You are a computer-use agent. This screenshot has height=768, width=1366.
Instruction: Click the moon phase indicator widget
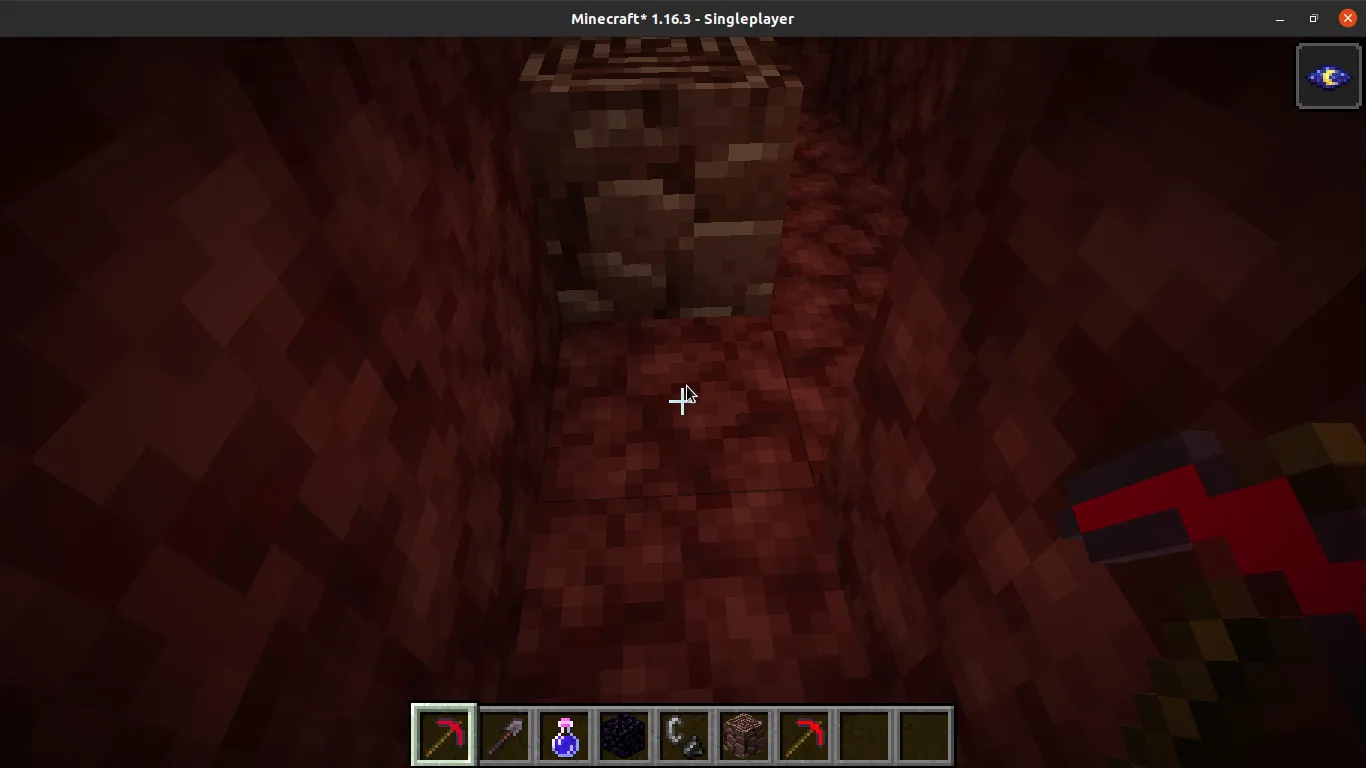pyautogui.click(x=1328, y=75)
